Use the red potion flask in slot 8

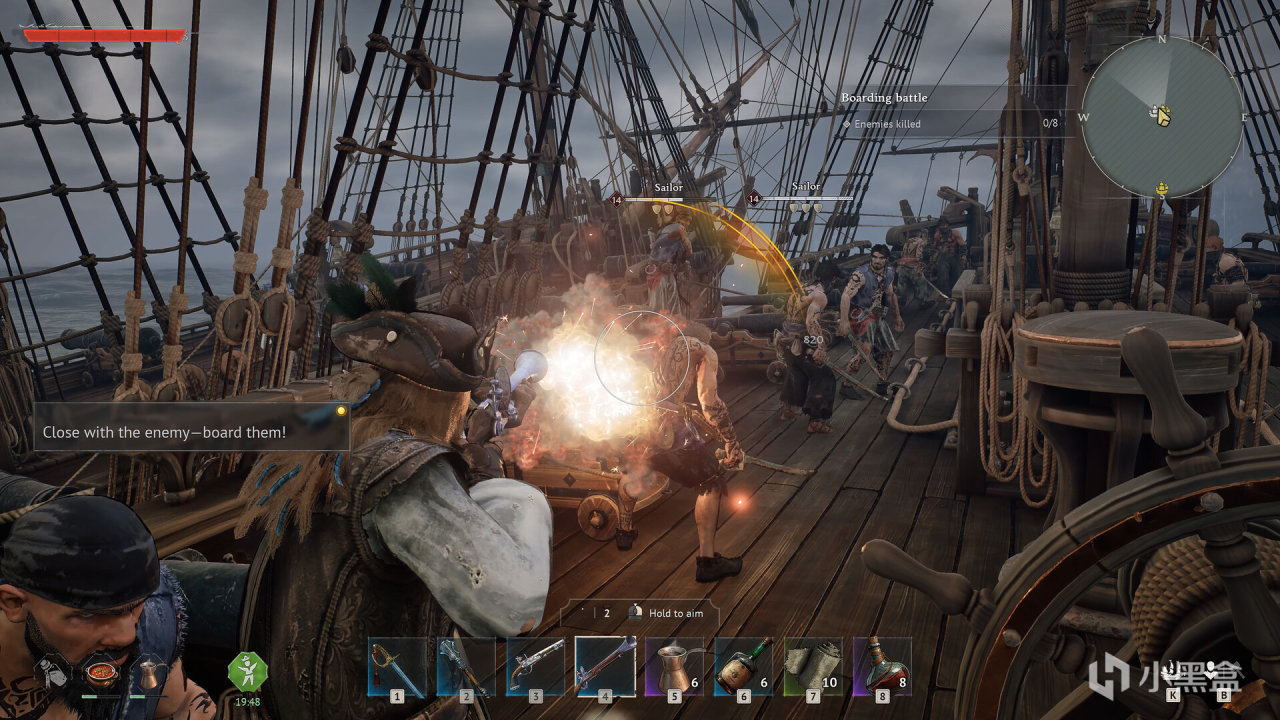pyautogui.click(x=882, y=665)
